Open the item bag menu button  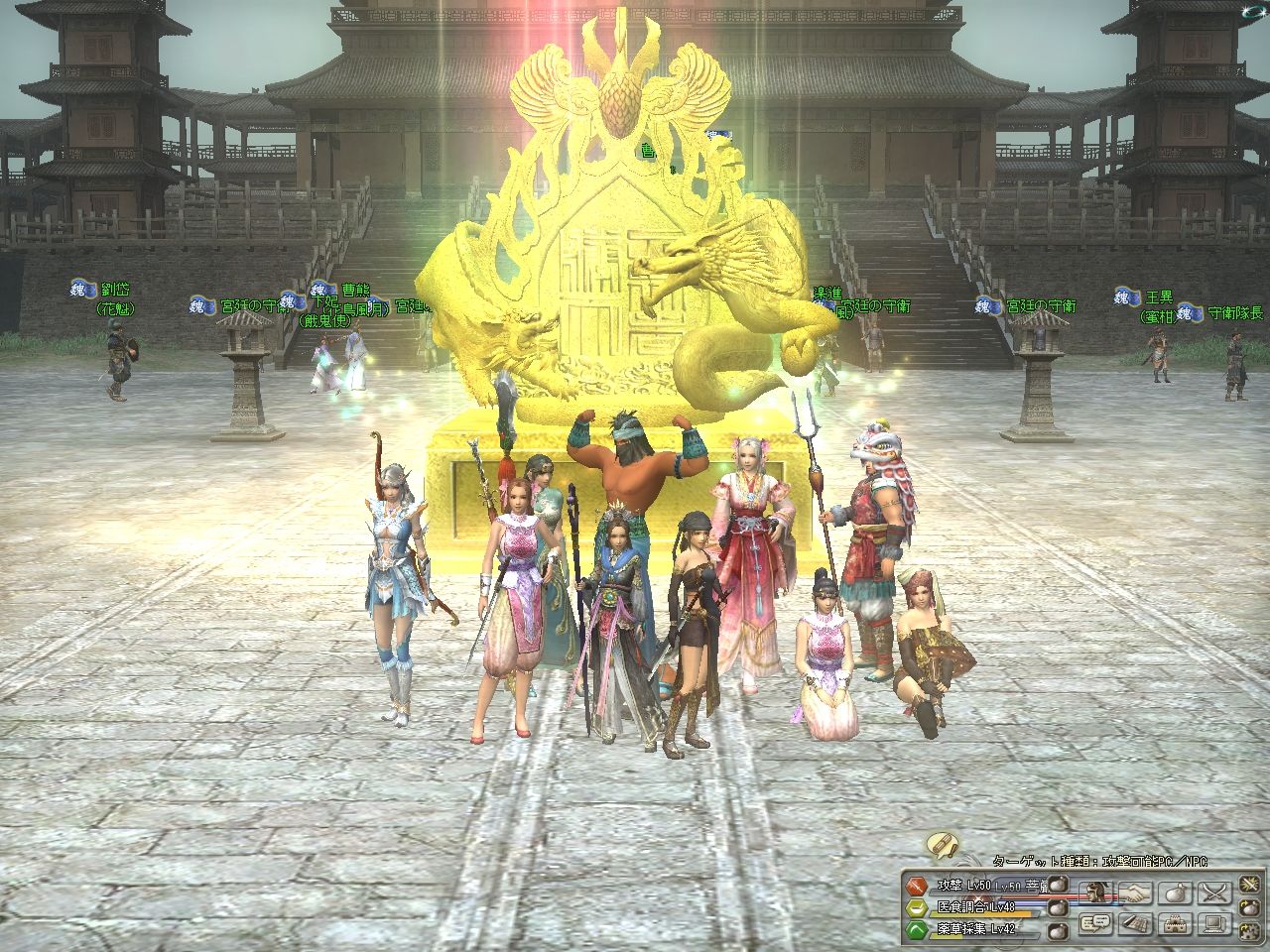[x=1175, y=892]
